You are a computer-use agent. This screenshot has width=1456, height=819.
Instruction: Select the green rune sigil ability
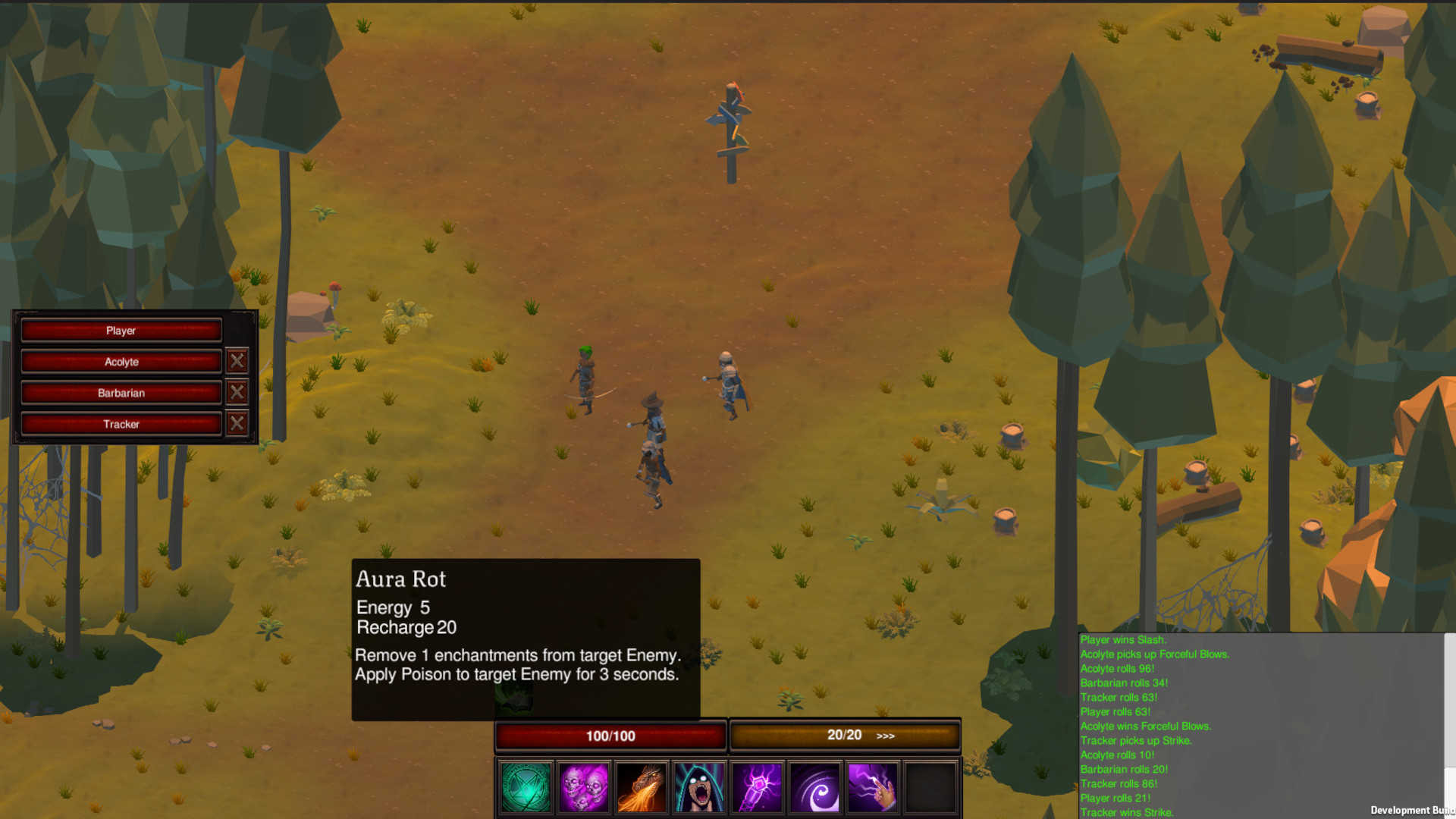[526, 787]
